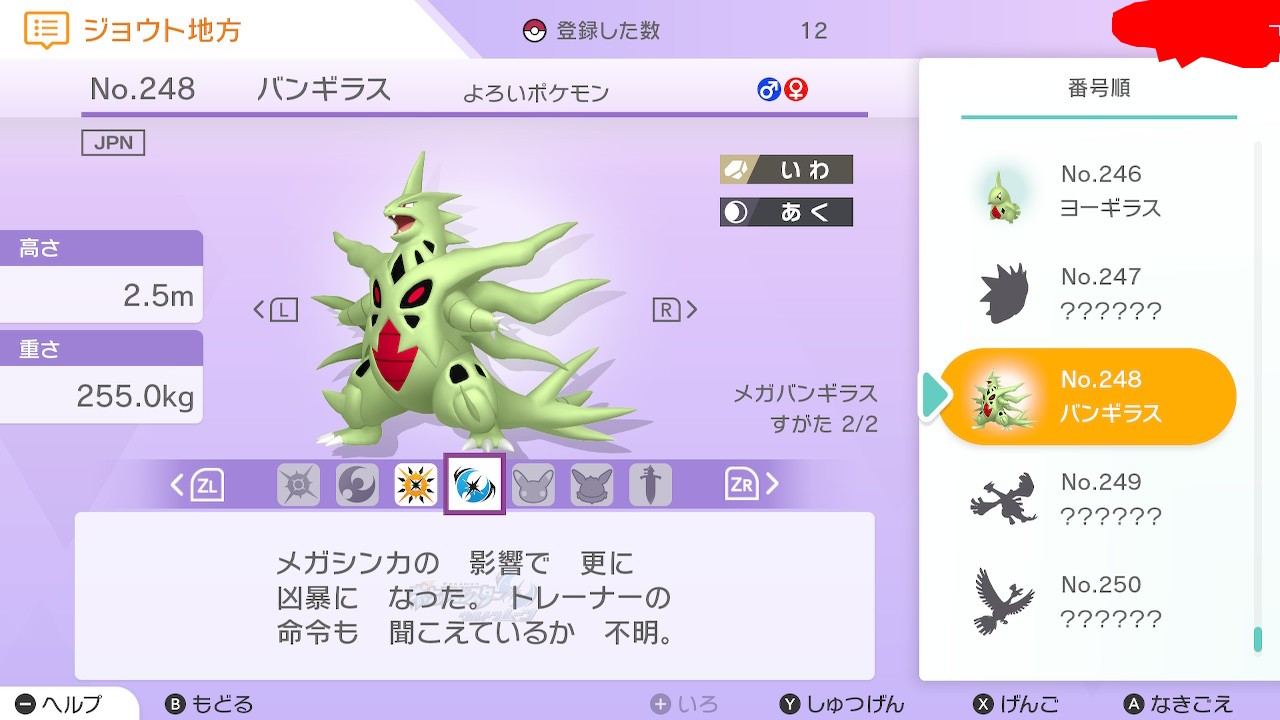The height and width of the screenshot is (720, 1280).
Task: Show the next form with right arrow
Action: point(675,310)
